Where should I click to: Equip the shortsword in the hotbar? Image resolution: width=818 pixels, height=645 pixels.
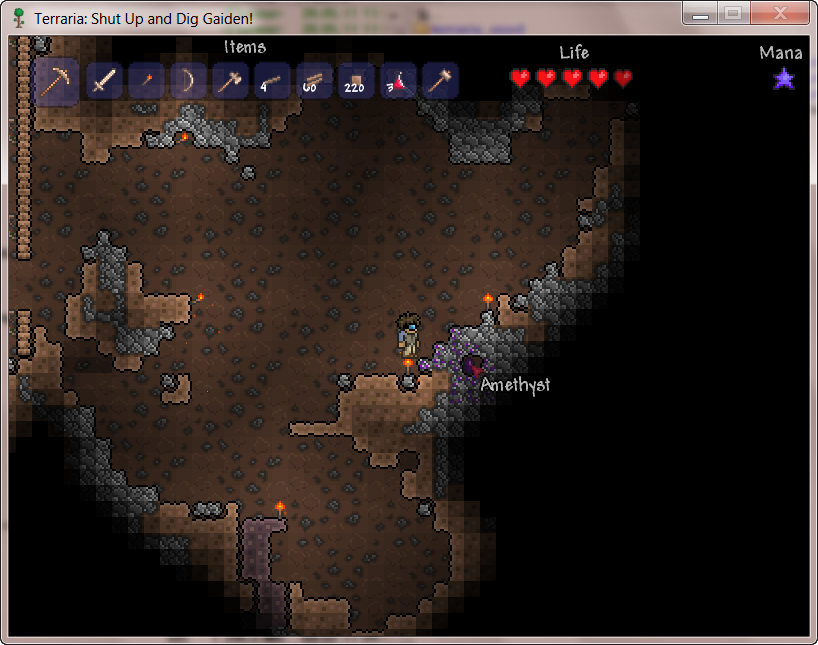(104, 81)
